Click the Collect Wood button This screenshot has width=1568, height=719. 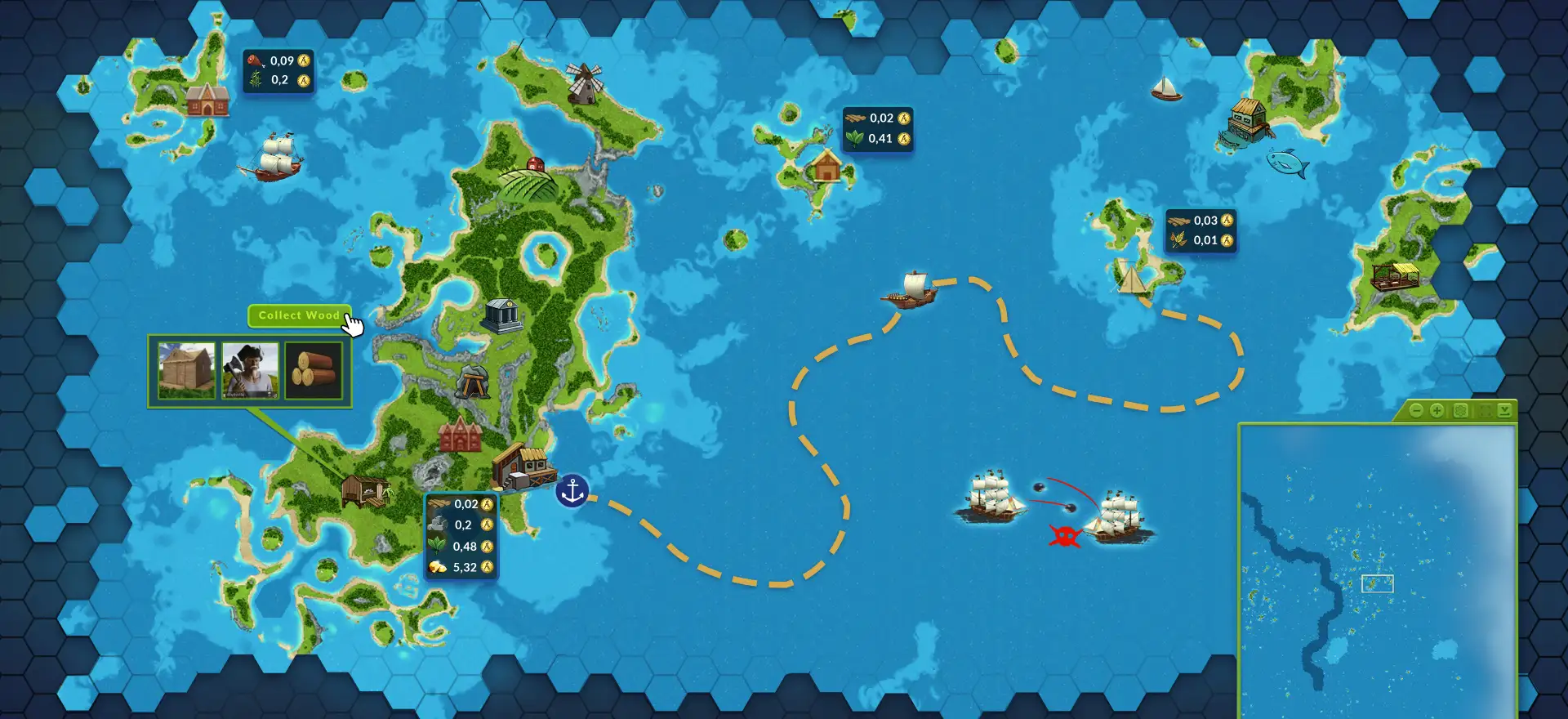(298, 315)
